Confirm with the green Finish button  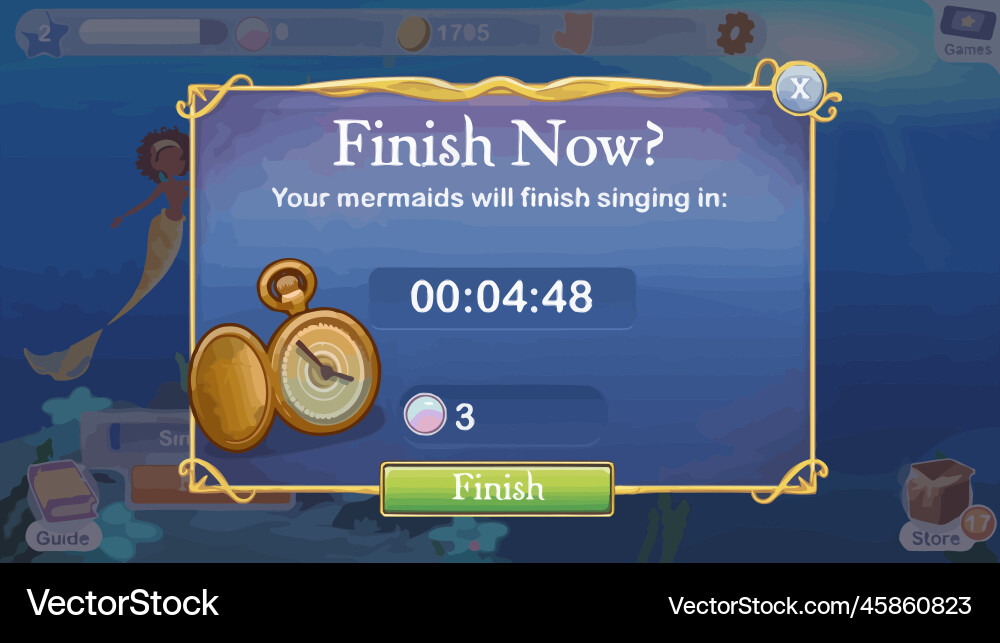click(x=497, y=489)
